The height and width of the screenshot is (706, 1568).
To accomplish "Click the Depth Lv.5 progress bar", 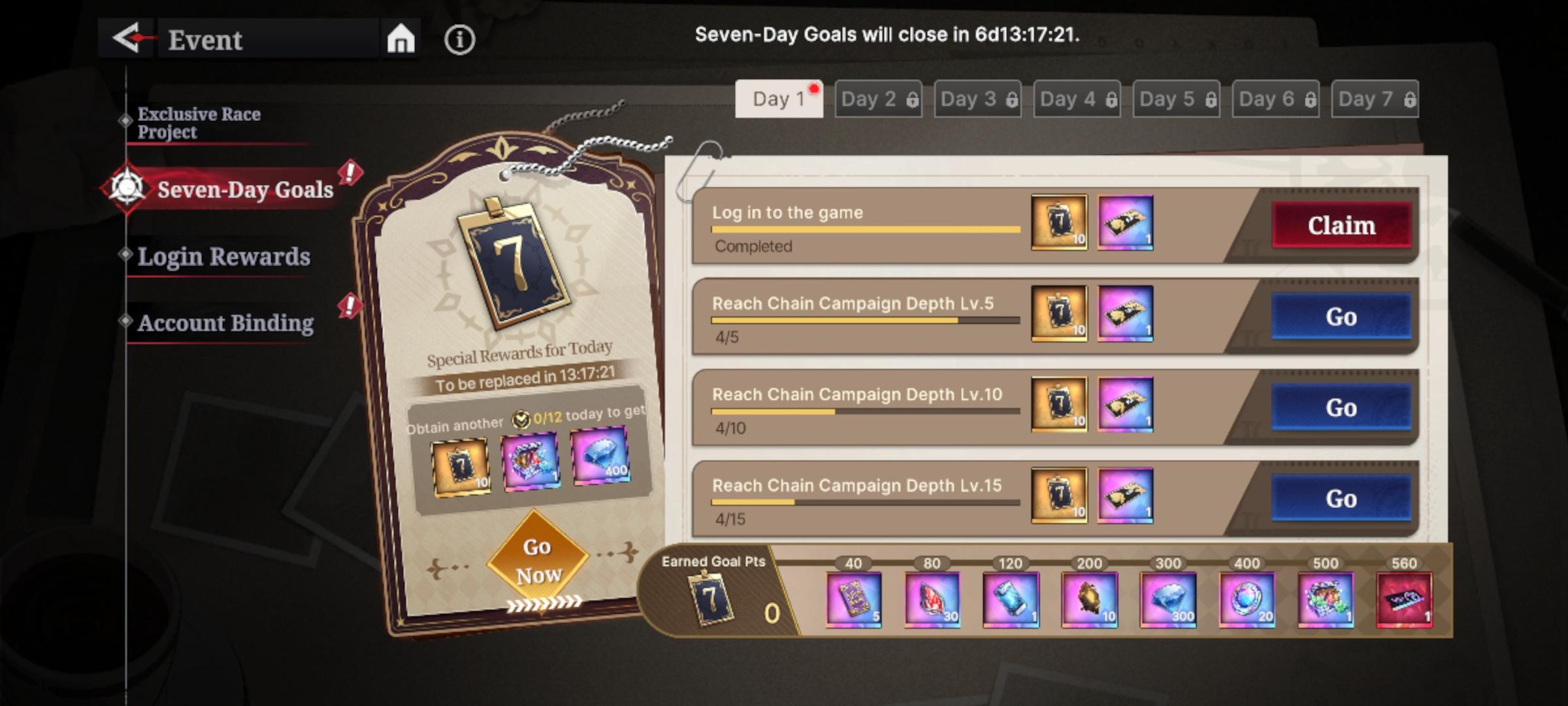I will coord(866,320).
